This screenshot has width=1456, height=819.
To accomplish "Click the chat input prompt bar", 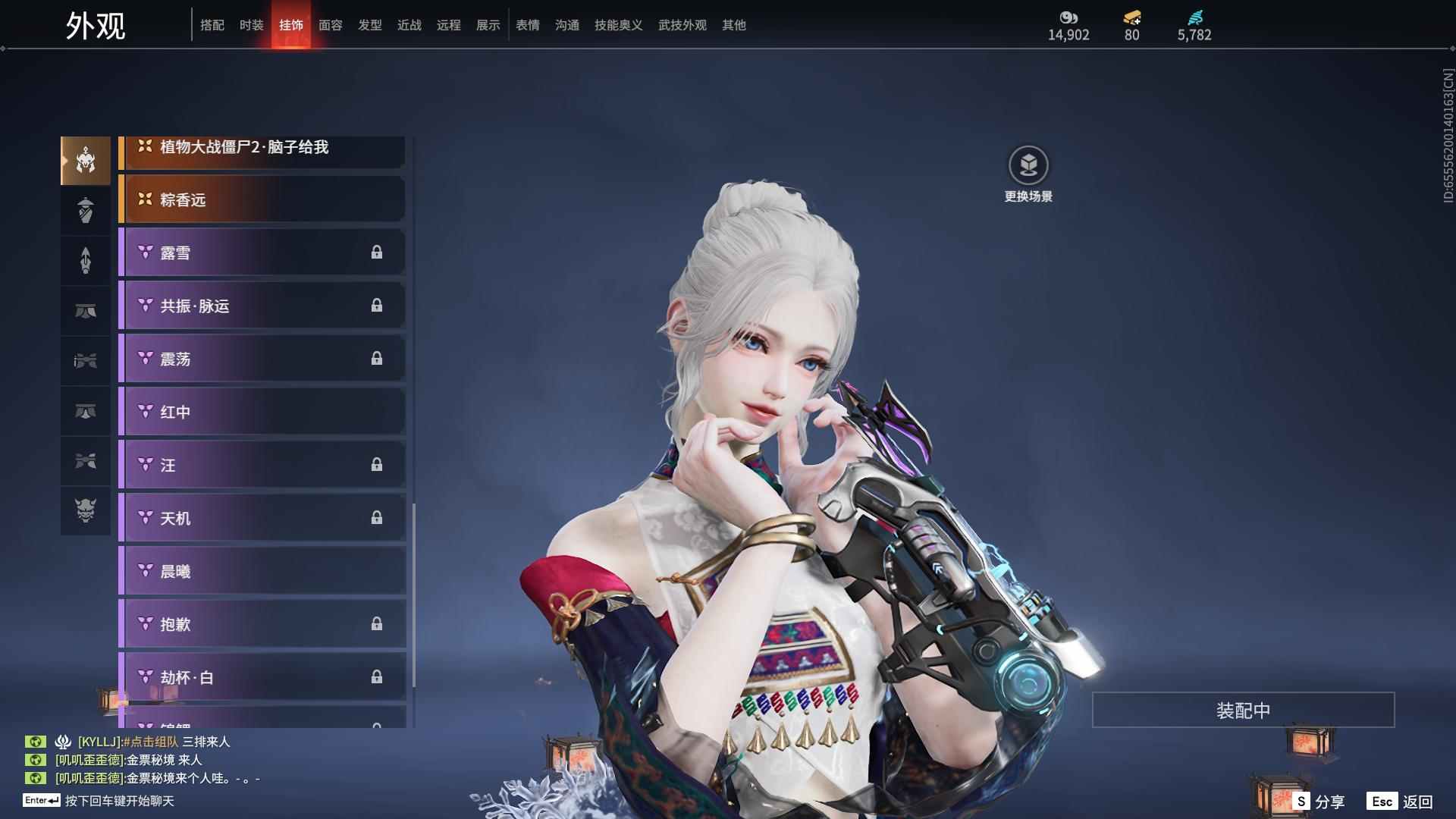I will coord(119,801).
